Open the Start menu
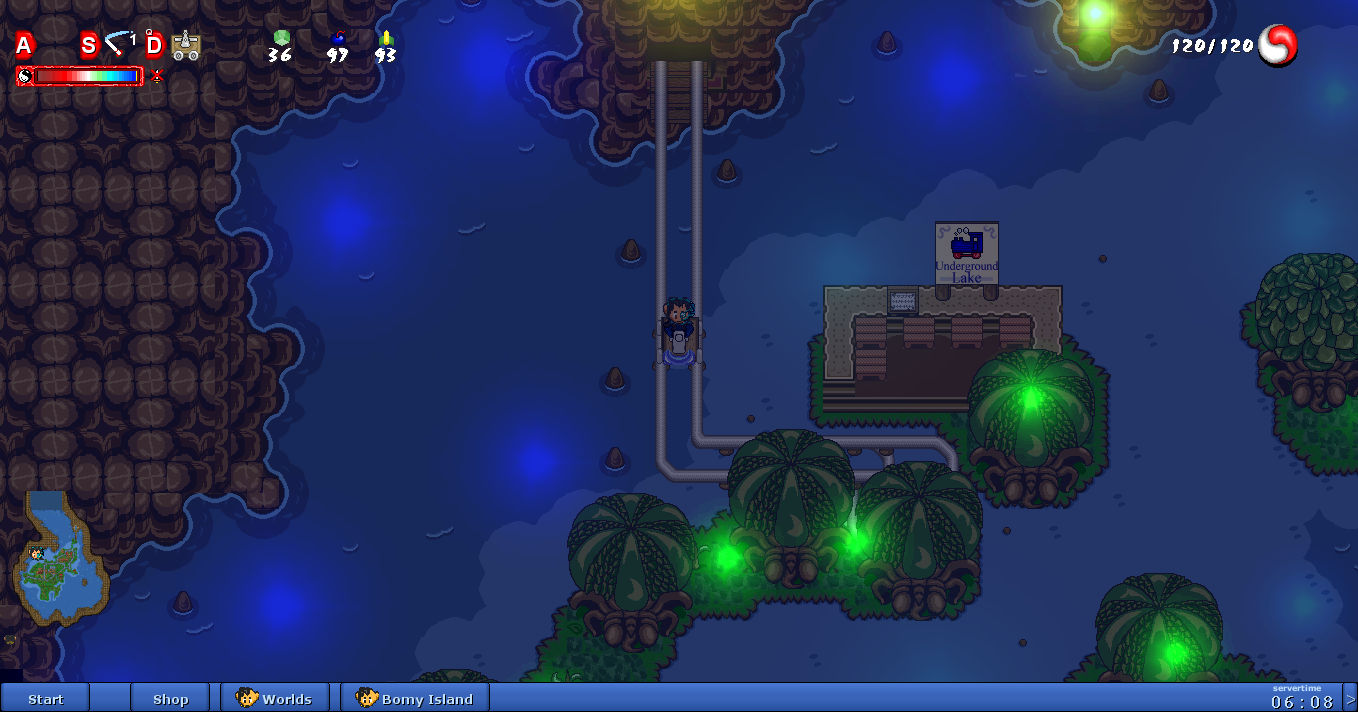This screenshot has width=1358, height=712. click(x=45, y=698)
